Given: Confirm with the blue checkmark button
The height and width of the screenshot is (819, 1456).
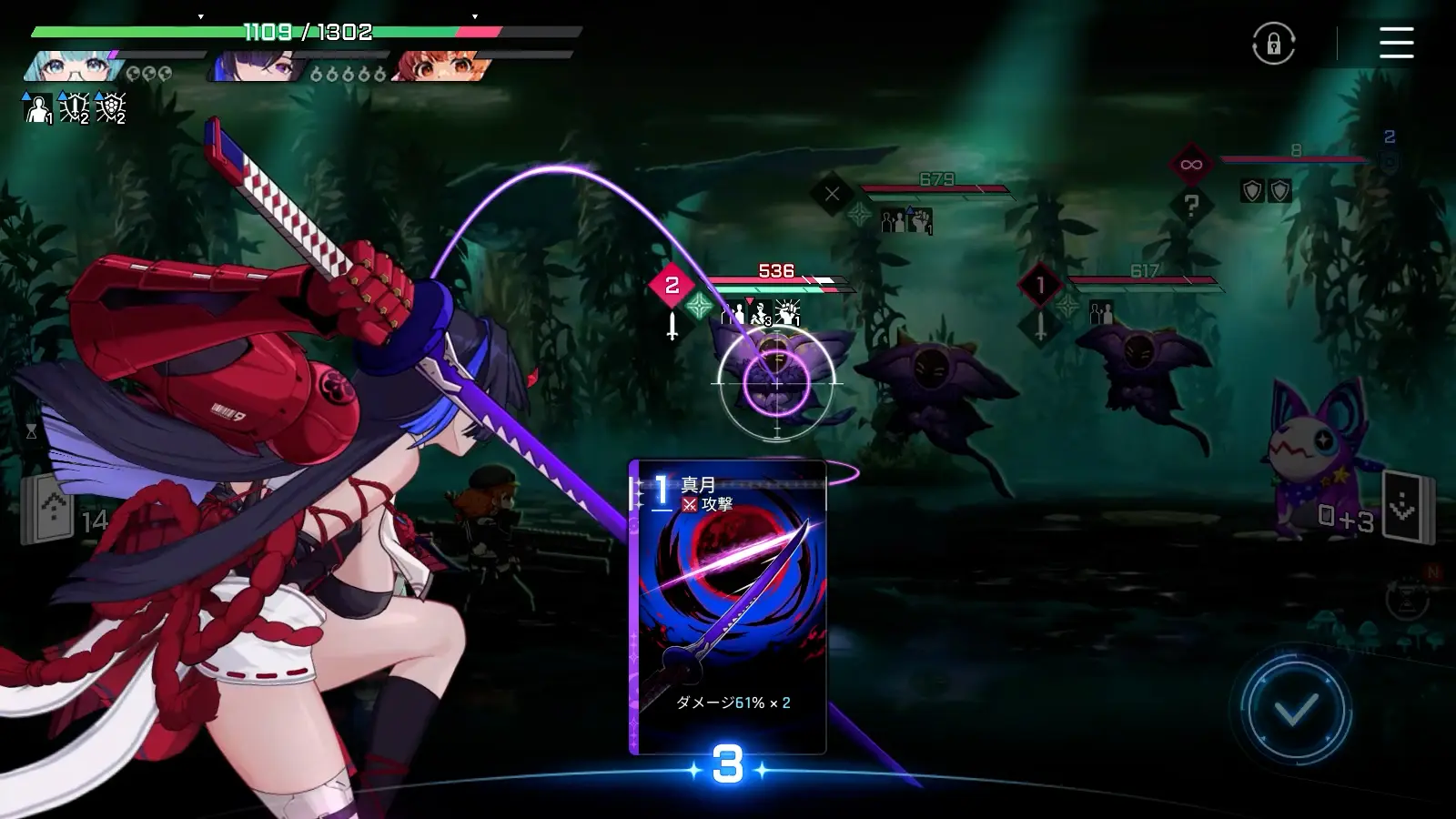Looking at the screenshot, I should click(1296, 710).
